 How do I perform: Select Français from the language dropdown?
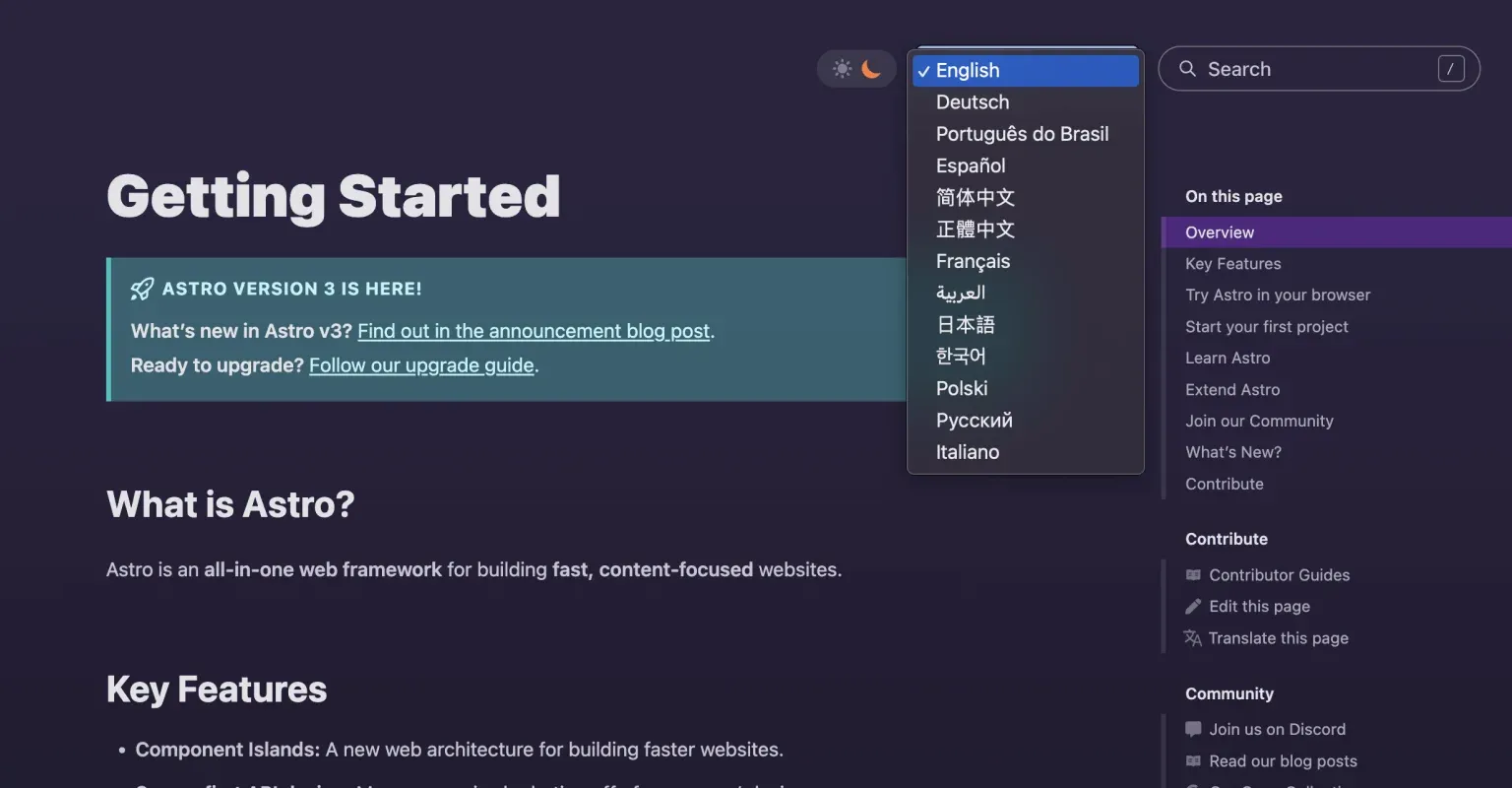[973, 261]
